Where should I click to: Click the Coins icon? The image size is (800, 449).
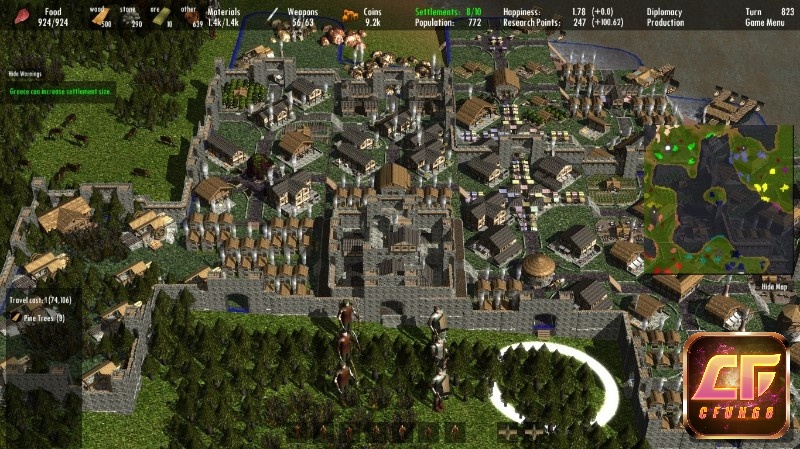[350, 15]
